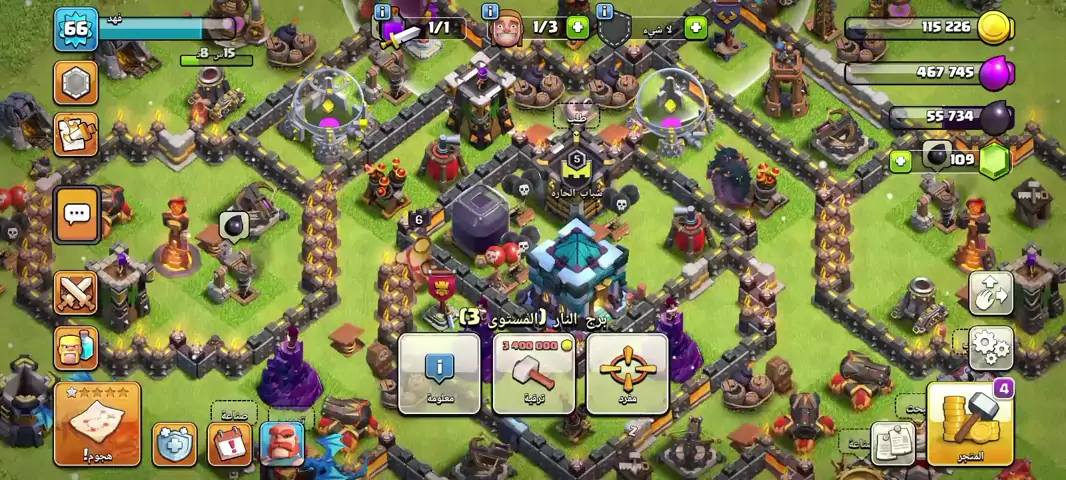Upgrade the tower for 3,400,000 gold
This screenshot has width=1066, height=480.
click(x=533, y=373)
